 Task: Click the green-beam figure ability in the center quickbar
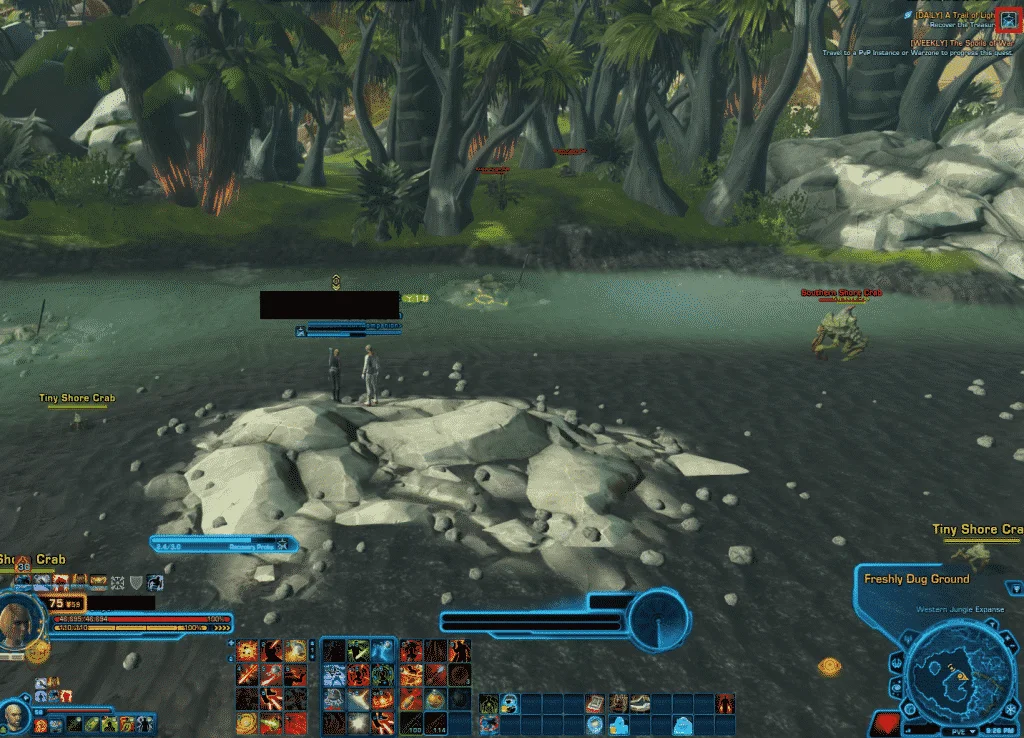point(356,651)
